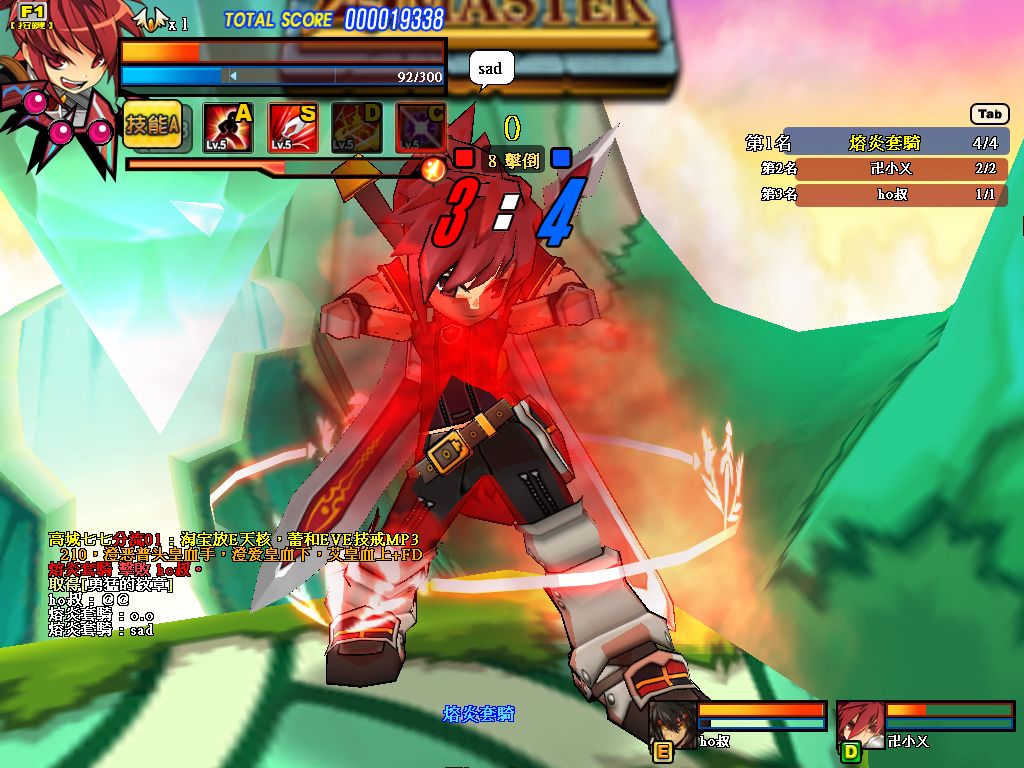Click the 卍小乂 player portrait
1024x768 pixels.
[x=858, y=723]
